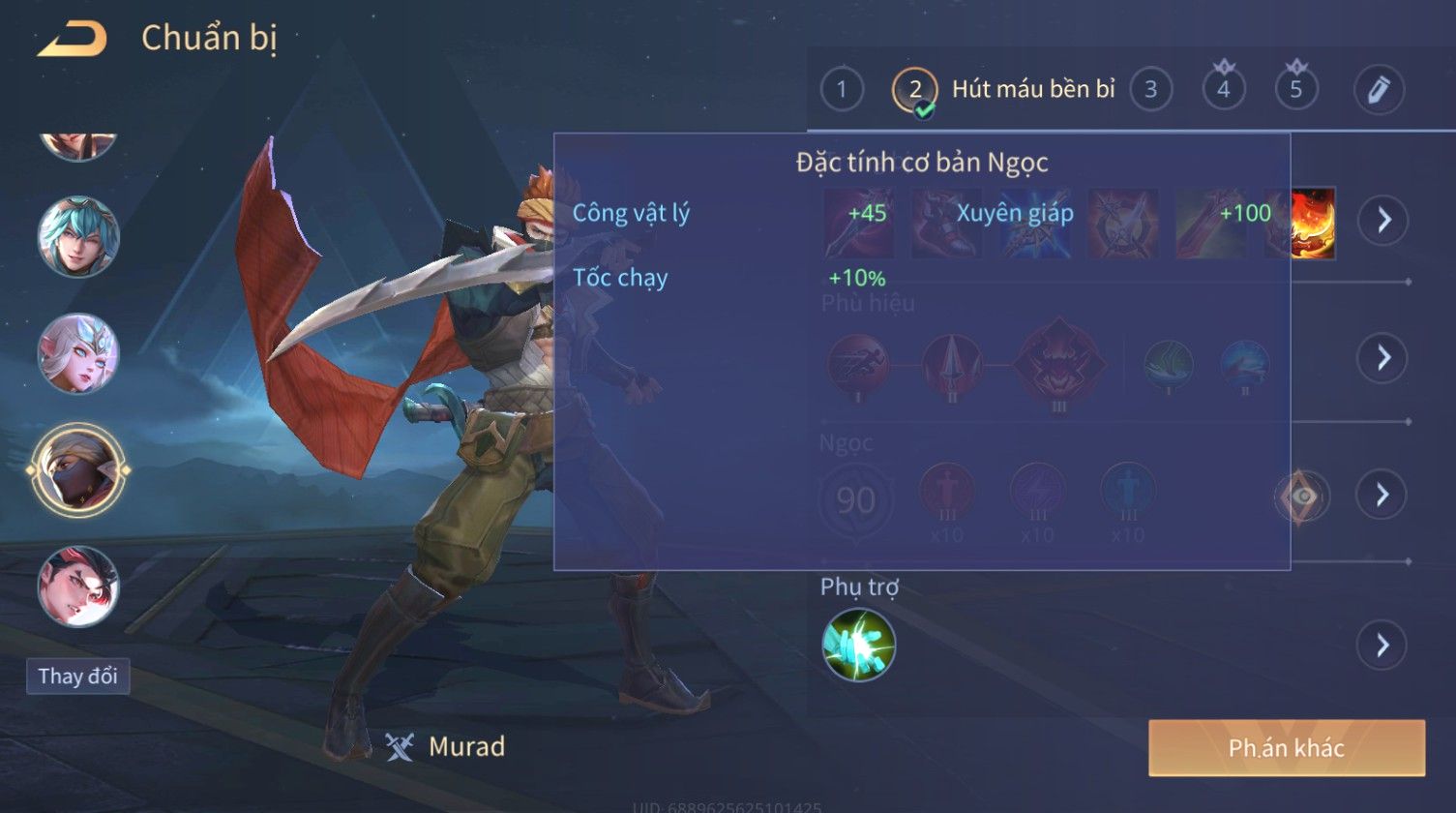Select the Phụ trợ spell icon
The height and width of the screenshot is (813, 1456).
click(x=859, y=645)
